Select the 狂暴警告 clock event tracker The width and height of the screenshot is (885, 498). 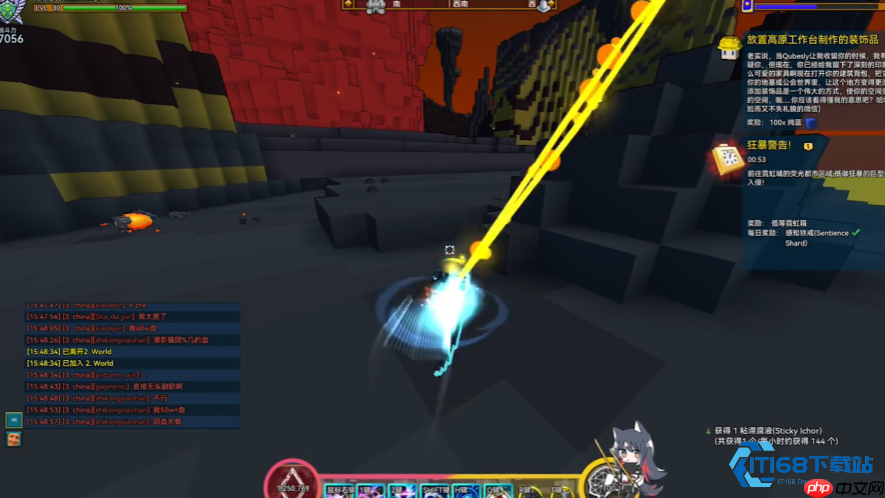(726, 158)
